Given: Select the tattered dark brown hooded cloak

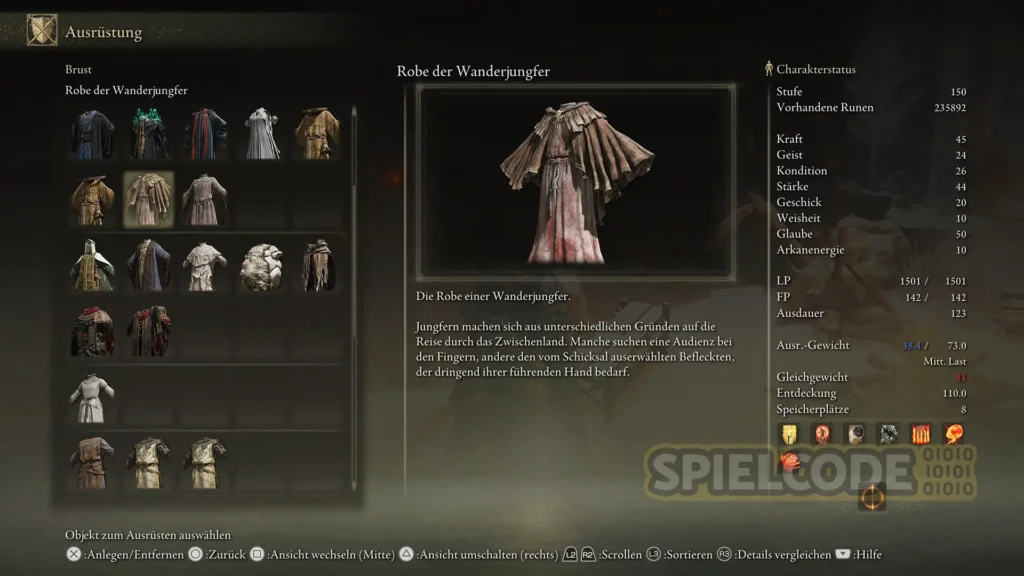Looking at the screenshot, I should pyautogui.click(x=318, y=266).
